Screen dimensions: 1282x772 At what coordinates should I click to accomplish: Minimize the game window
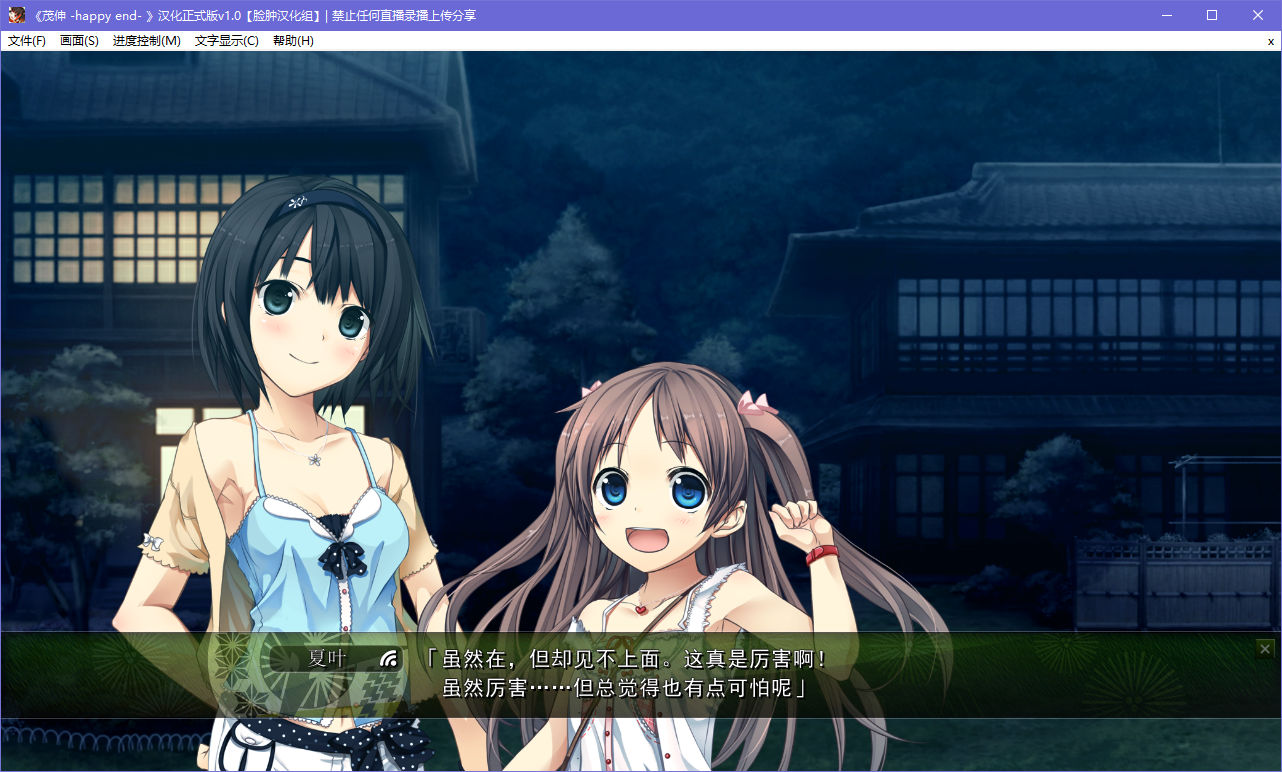coord(1166,15)
